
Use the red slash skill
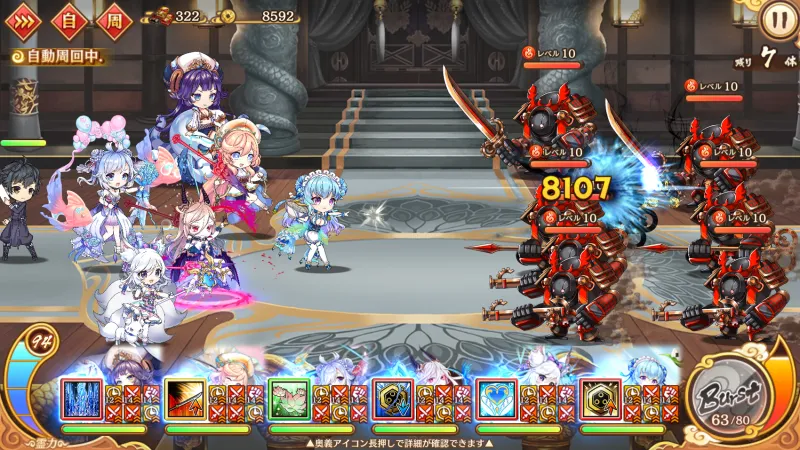pos(185,398)
